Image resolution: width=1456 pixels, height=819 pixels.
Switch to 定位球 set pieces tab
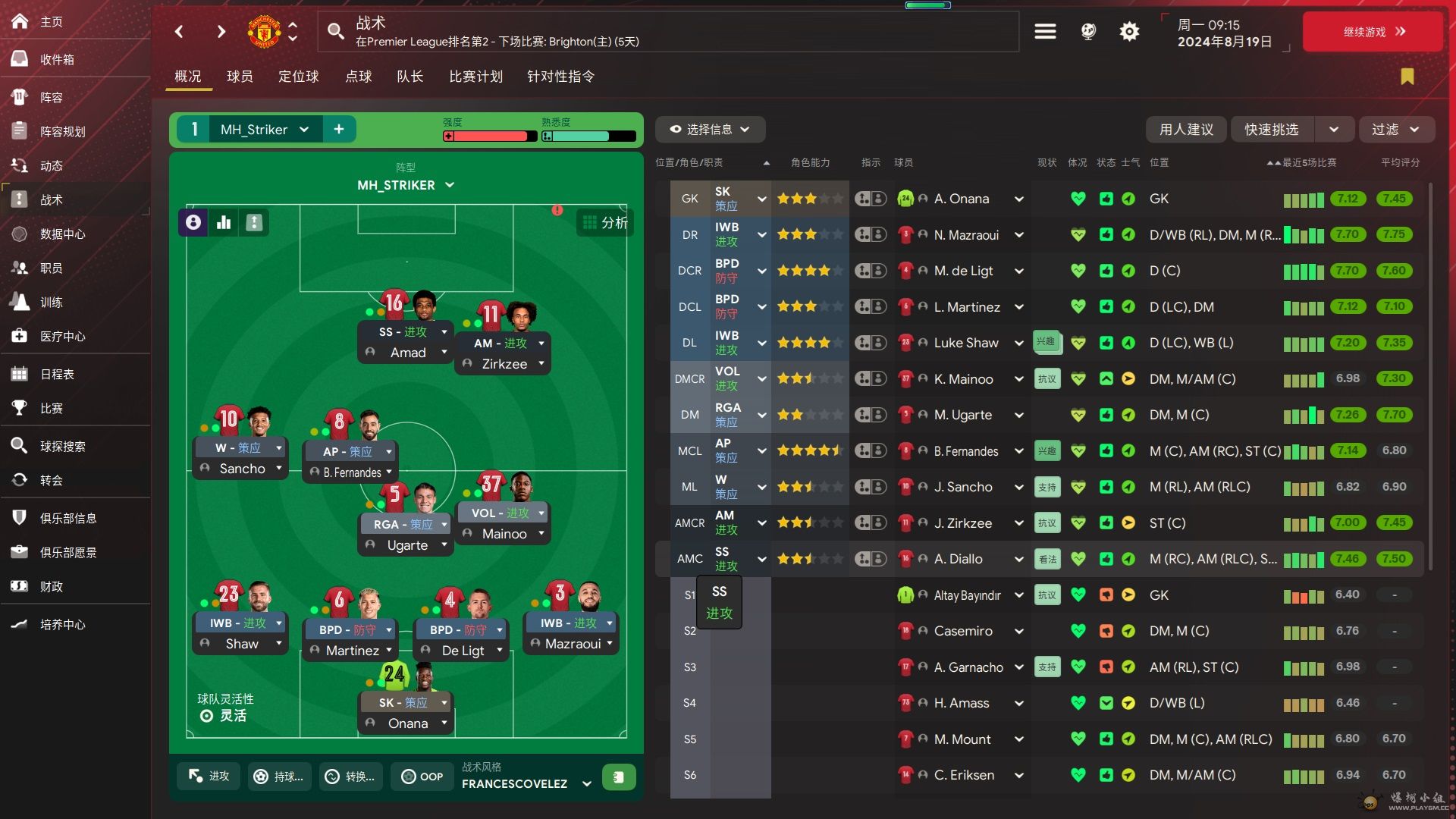(x=298, y=77)
